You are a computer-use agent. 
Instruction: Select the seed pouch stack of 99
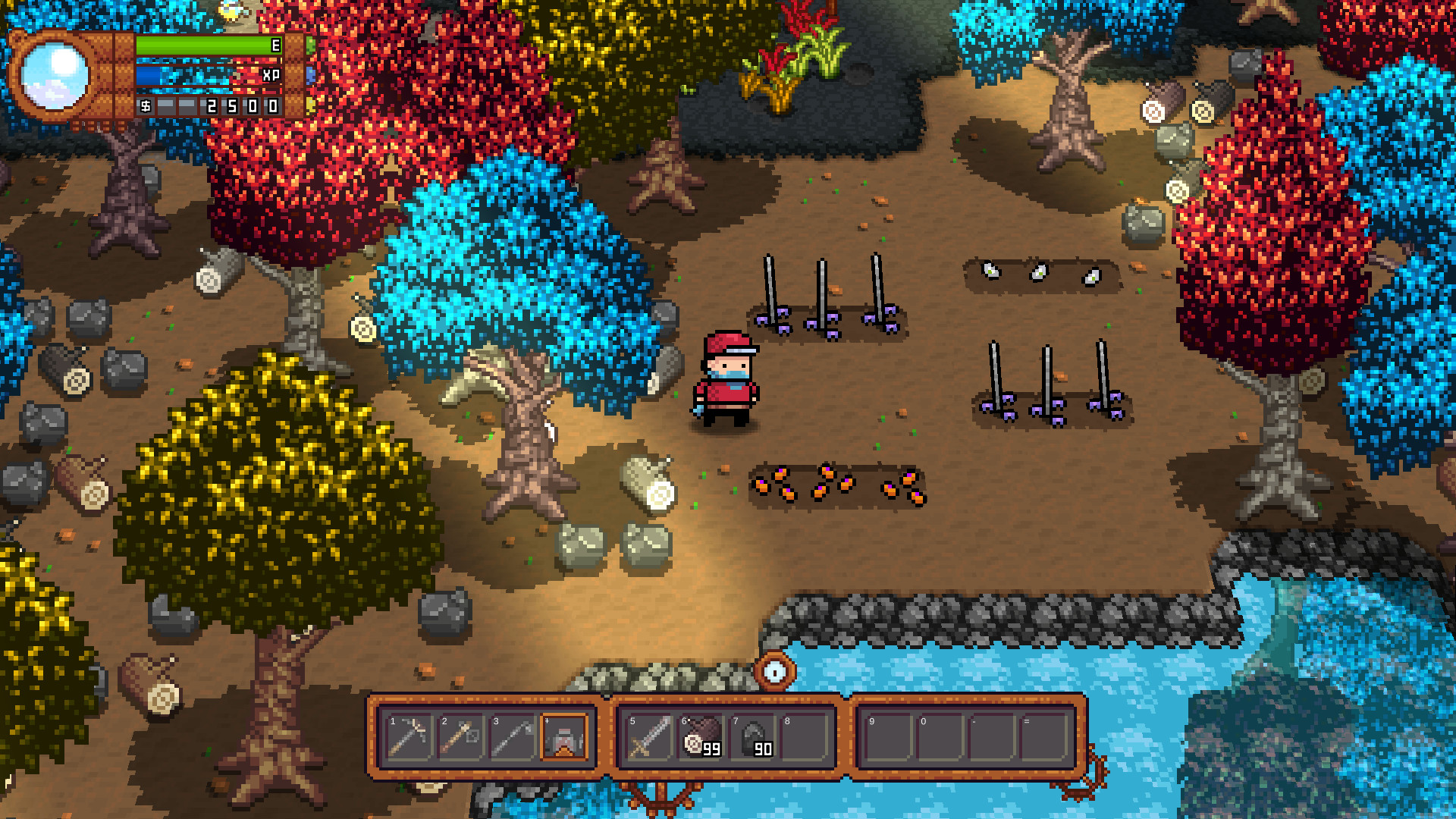click(x=699, y=736)
